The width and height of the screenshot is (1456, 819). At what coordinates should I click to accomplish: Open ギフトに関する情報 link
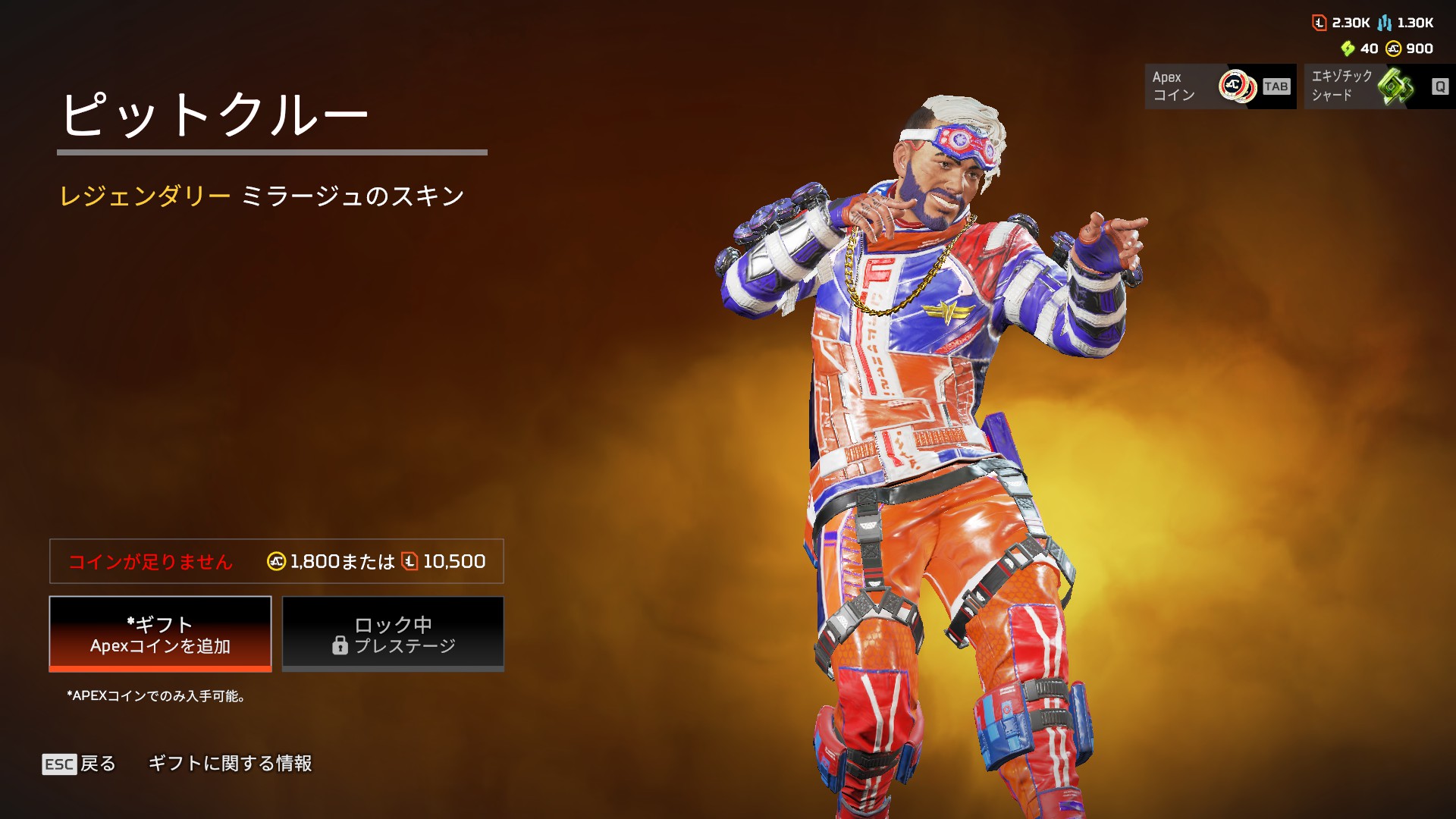[x=230, y=764]
